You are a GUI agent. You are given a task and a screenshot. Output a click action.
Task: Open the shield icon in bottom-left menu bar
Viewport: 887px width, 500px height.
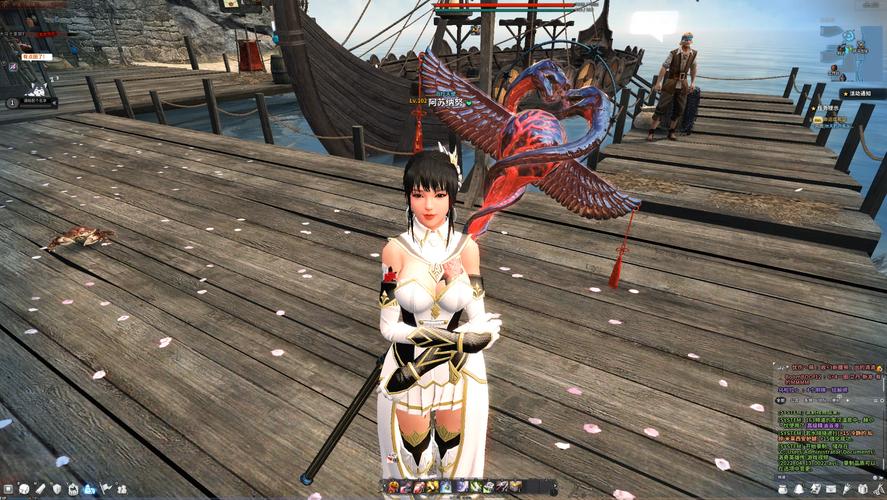[x=57, y=488]
